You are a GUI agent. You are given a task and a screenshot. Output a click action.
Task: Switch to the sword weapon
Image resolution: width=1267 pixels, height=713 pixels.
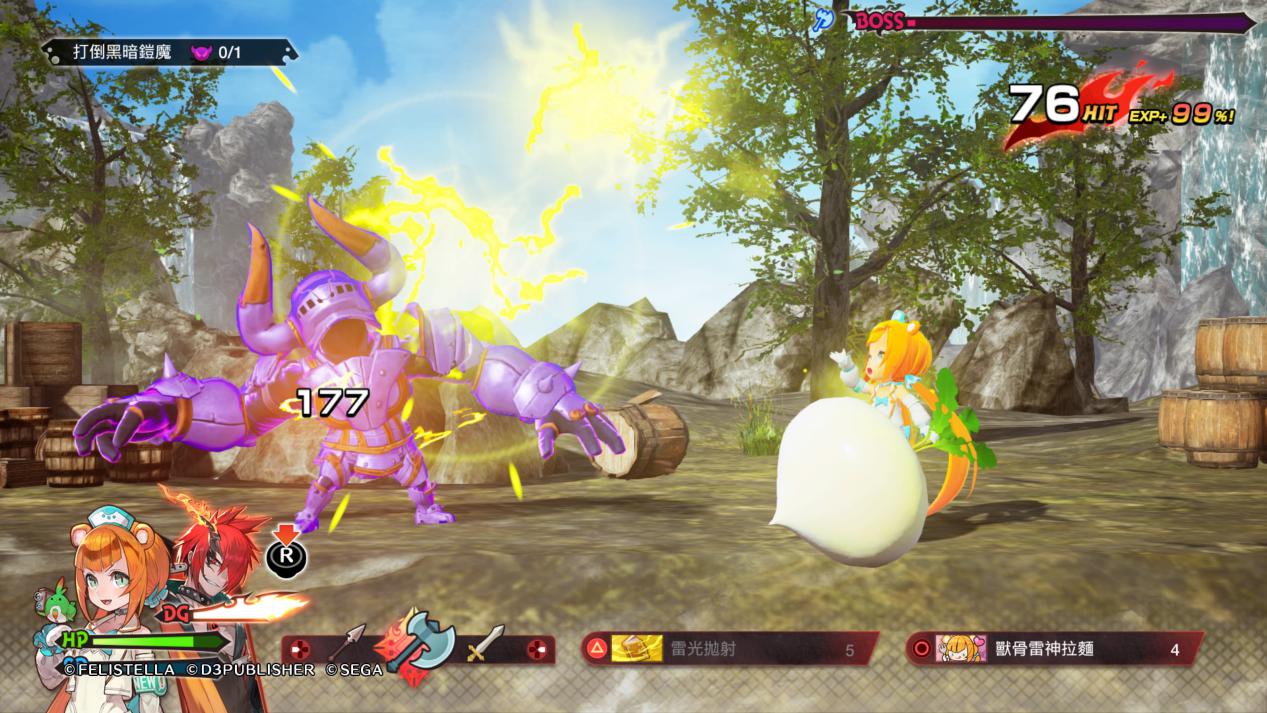(x=485, y=645)
